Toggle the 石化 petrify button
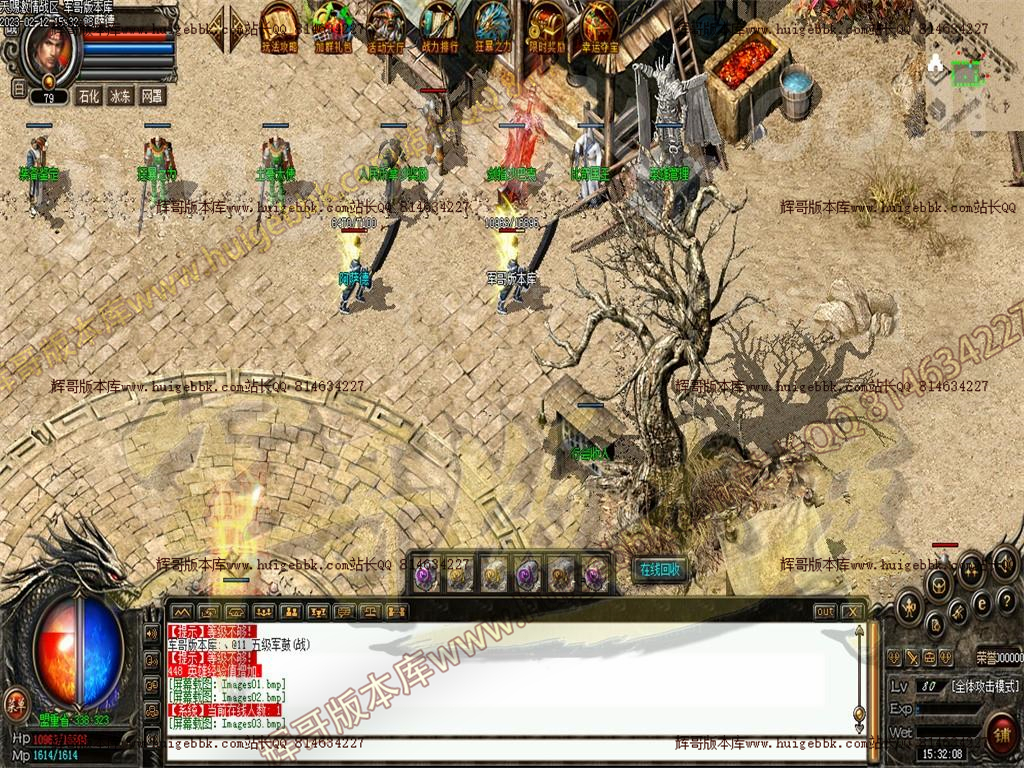Screen dimensions: 1024x768 [x=89, y=96]
